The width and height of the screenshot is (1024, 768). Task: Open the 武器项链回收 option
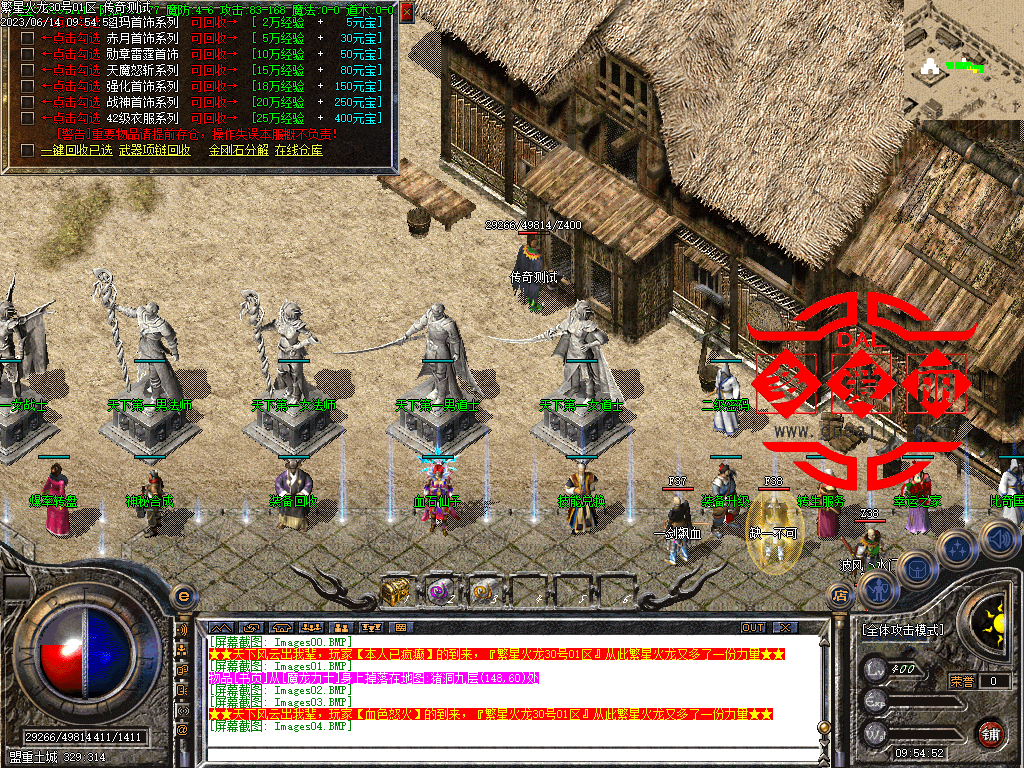point(154,150)
